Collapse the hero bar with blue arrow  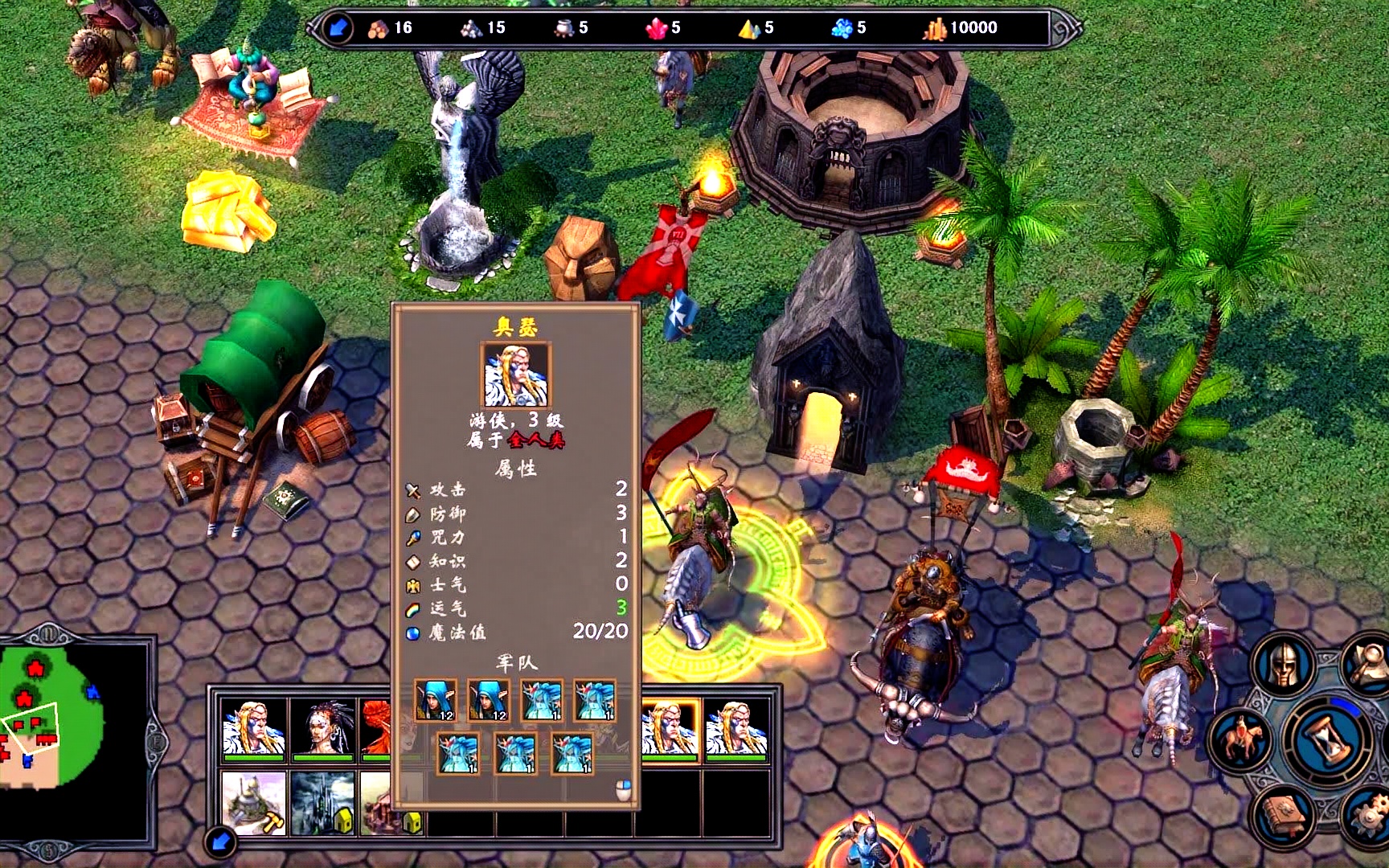click(x=219, y=842)
